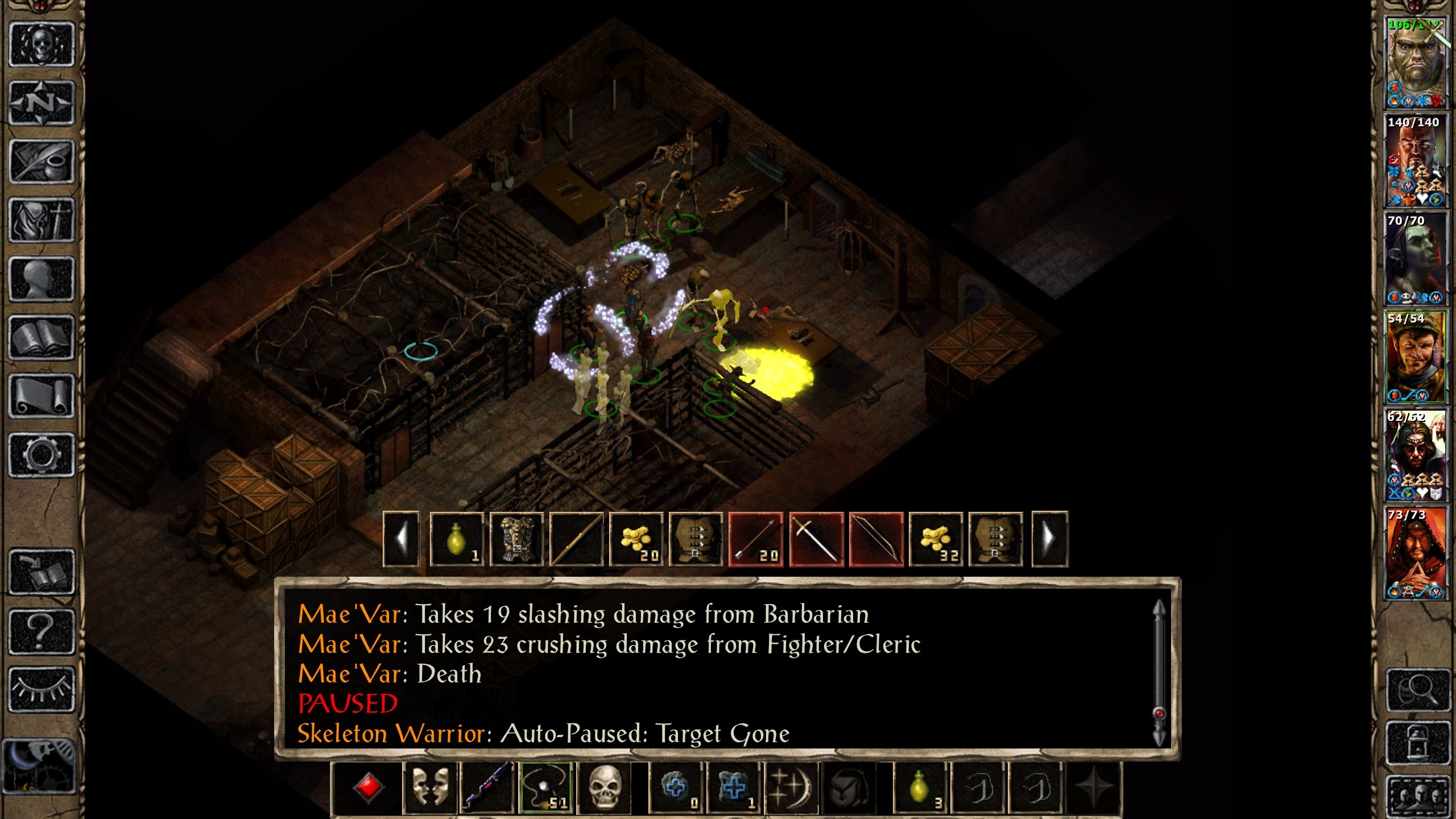
Task: Show next ground items with right arrow
Action: click(1049, 539)
